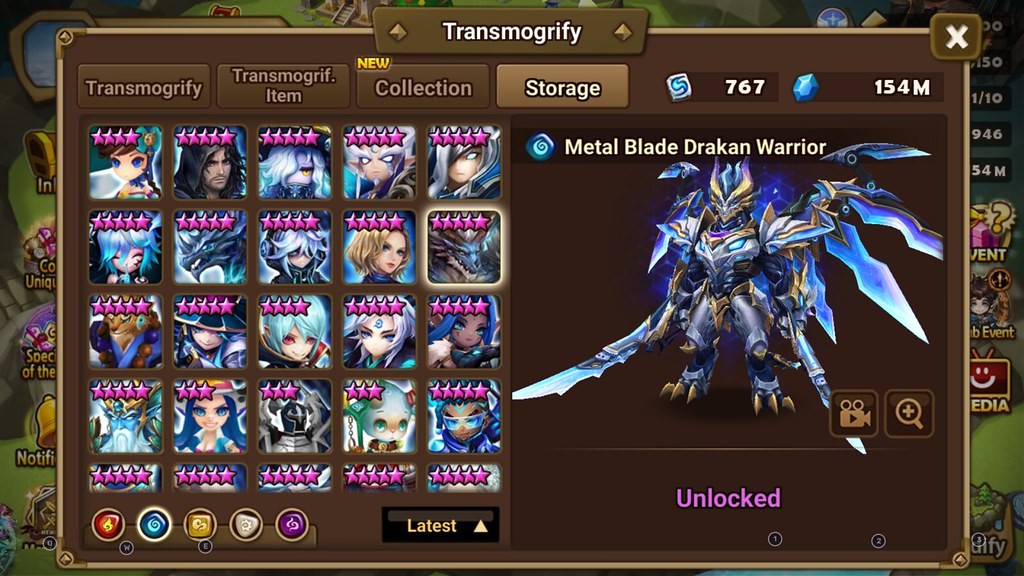The image size is (1024, 576).
Task: Filter by the yellow wind element
Action: click(199, 525)
